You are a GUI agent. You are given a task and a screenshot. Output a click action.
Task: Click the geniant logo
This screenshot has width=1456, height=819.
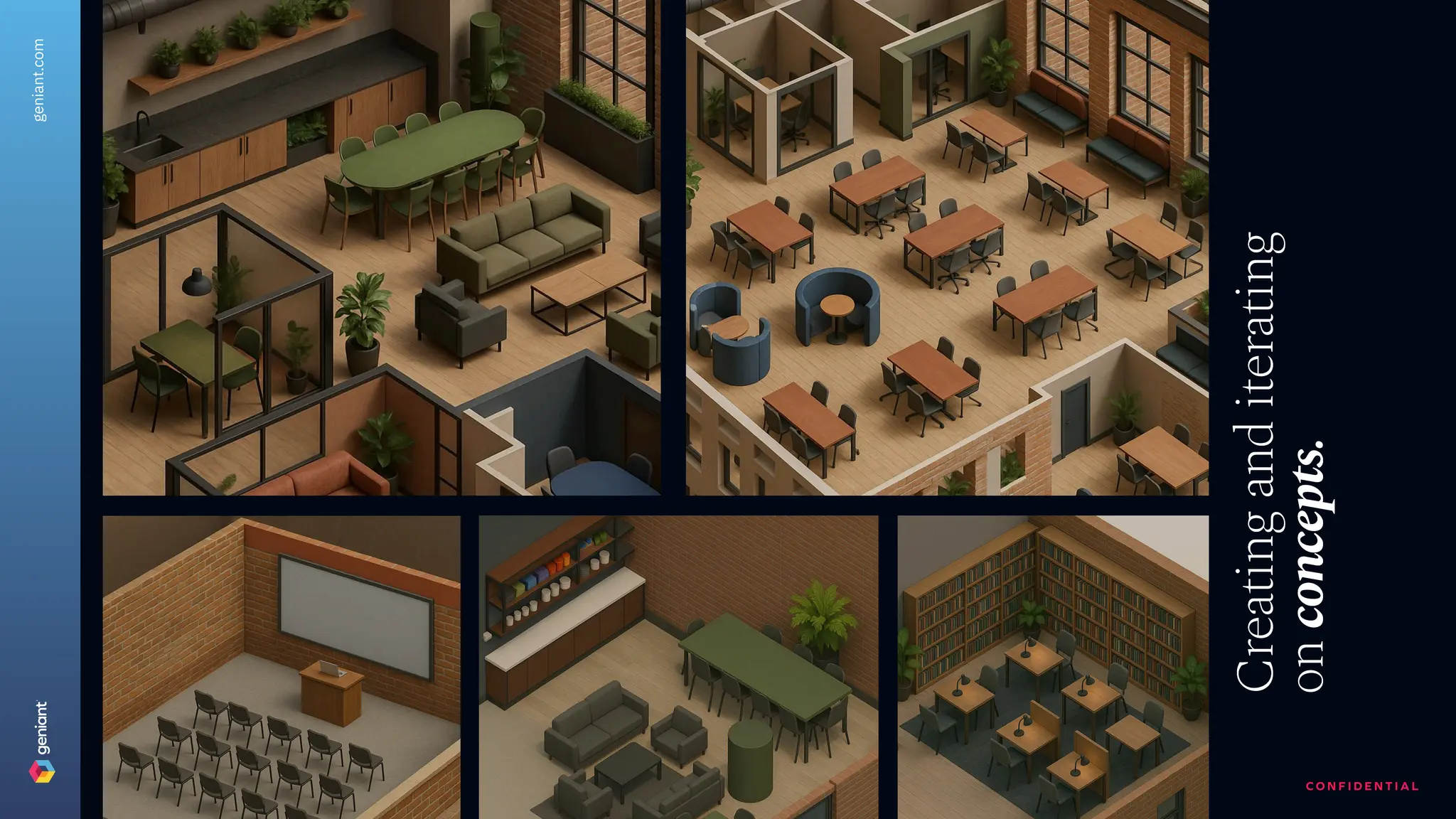coord(42,742)
